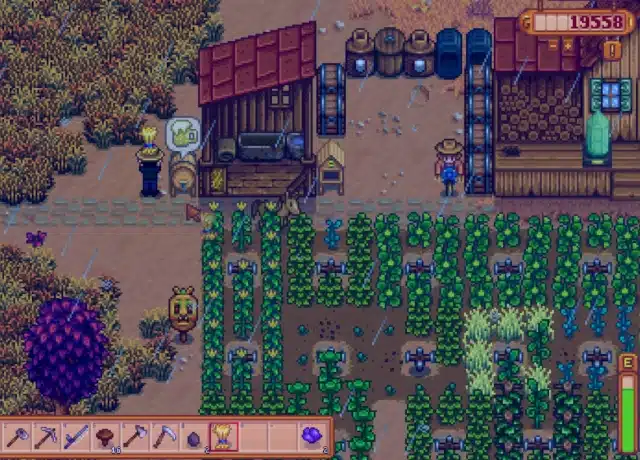
Task: Select the dark egg-shaped item slot
Action: 192,436
